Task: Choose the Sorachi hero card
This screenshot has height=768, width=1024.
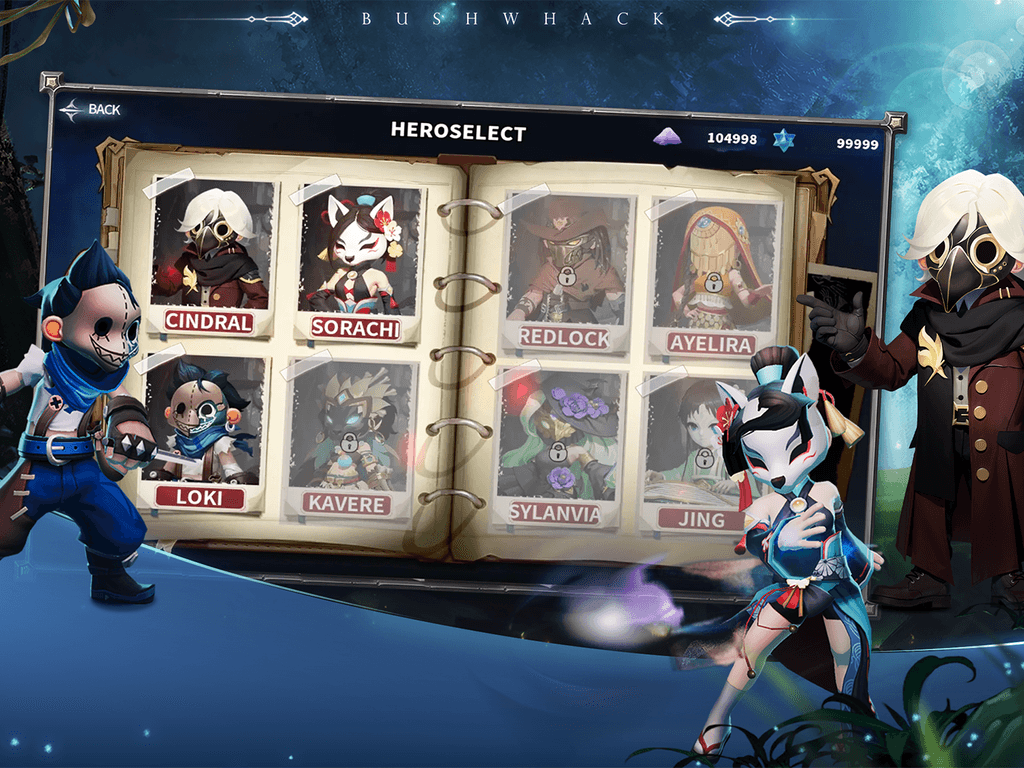Action: pos(355,262)
